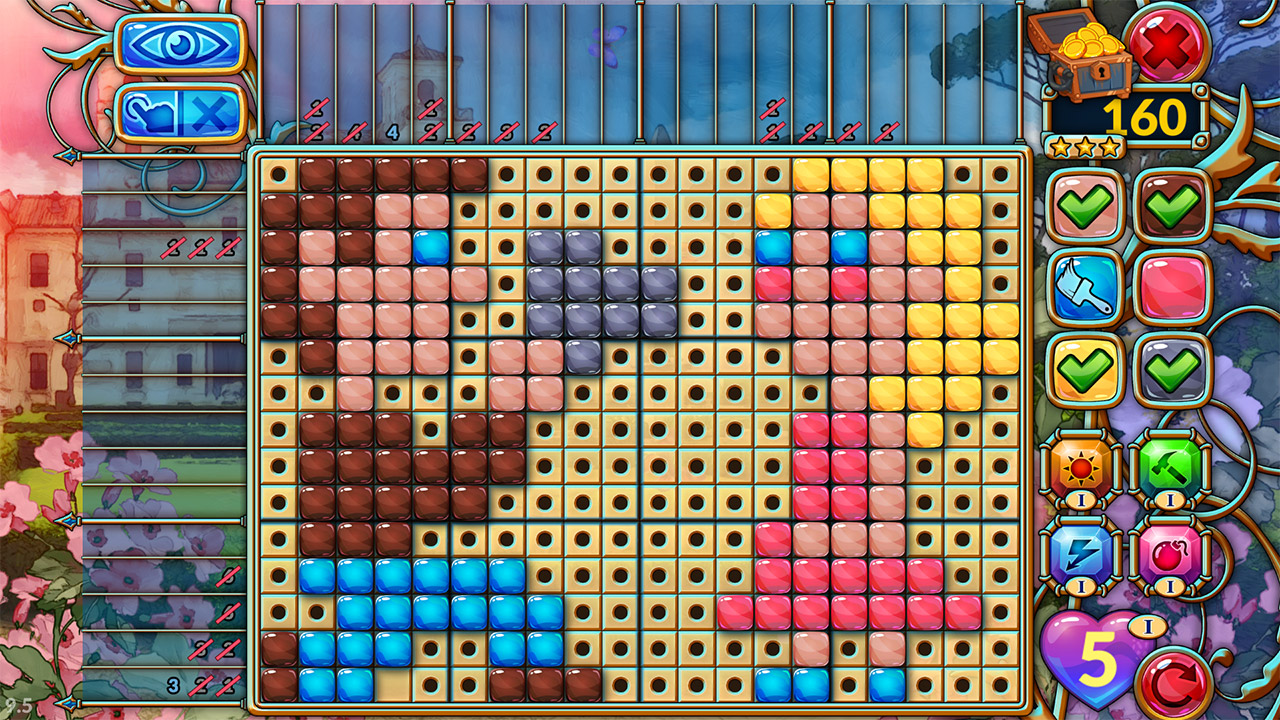Open info tooltip for the sun power-up
The image size is (1280, 720).
[x=1082, y=497]
